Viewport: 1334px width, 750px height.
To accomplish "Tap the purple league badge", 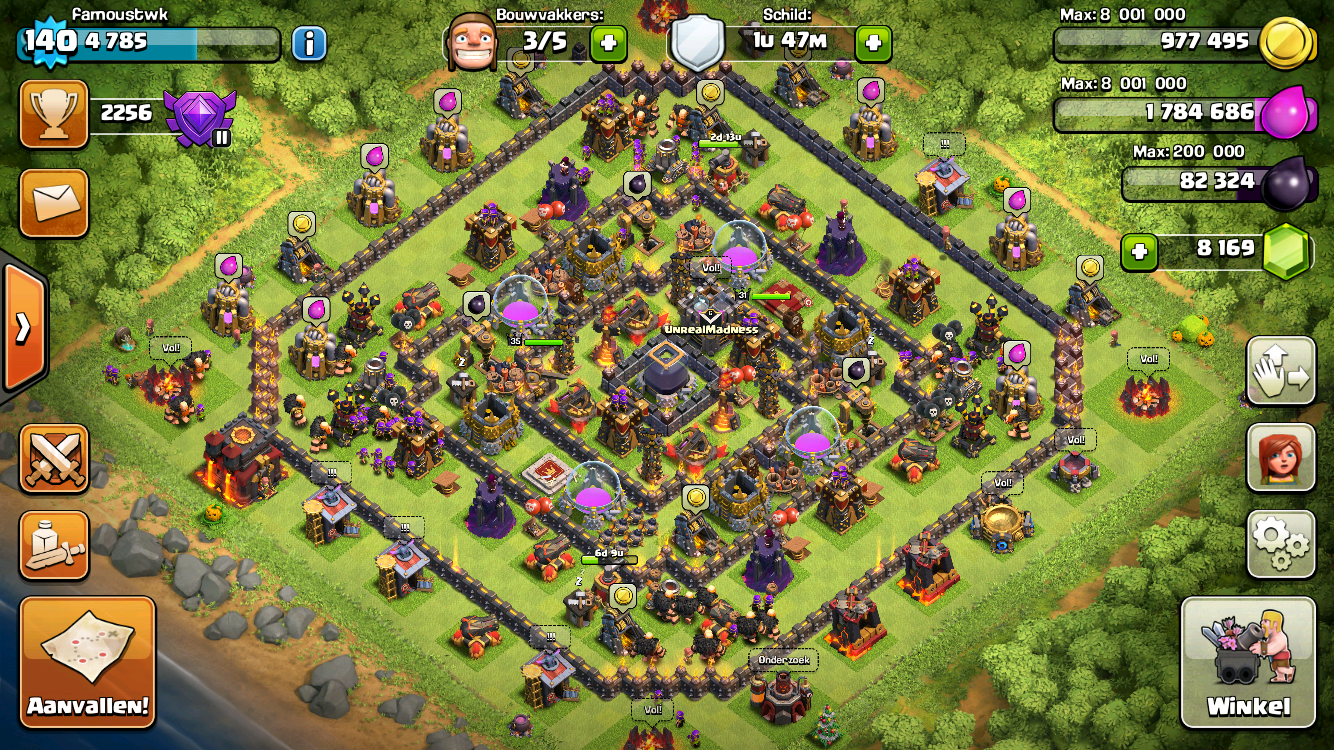I will 199,116.
